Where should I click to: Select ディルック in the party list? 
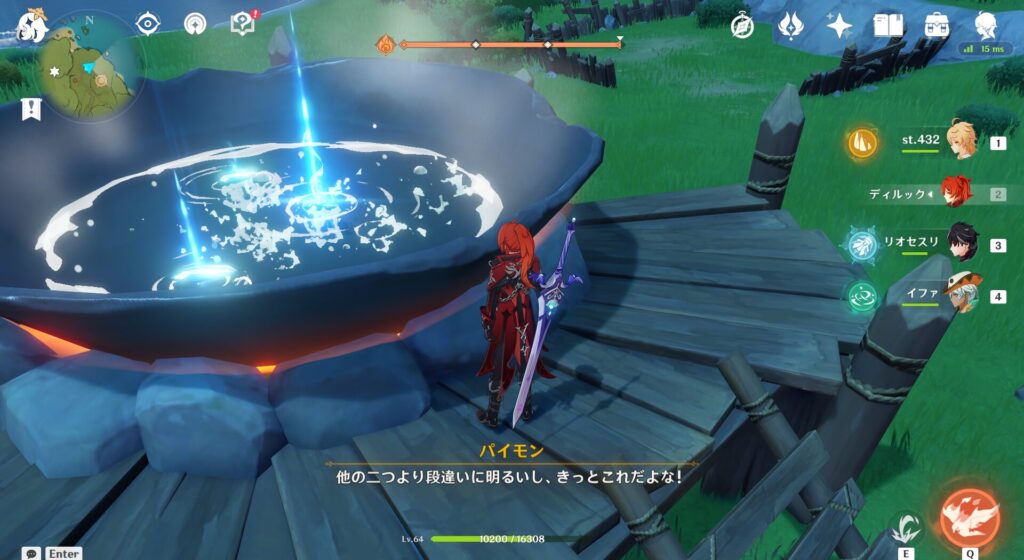point(955,193)
